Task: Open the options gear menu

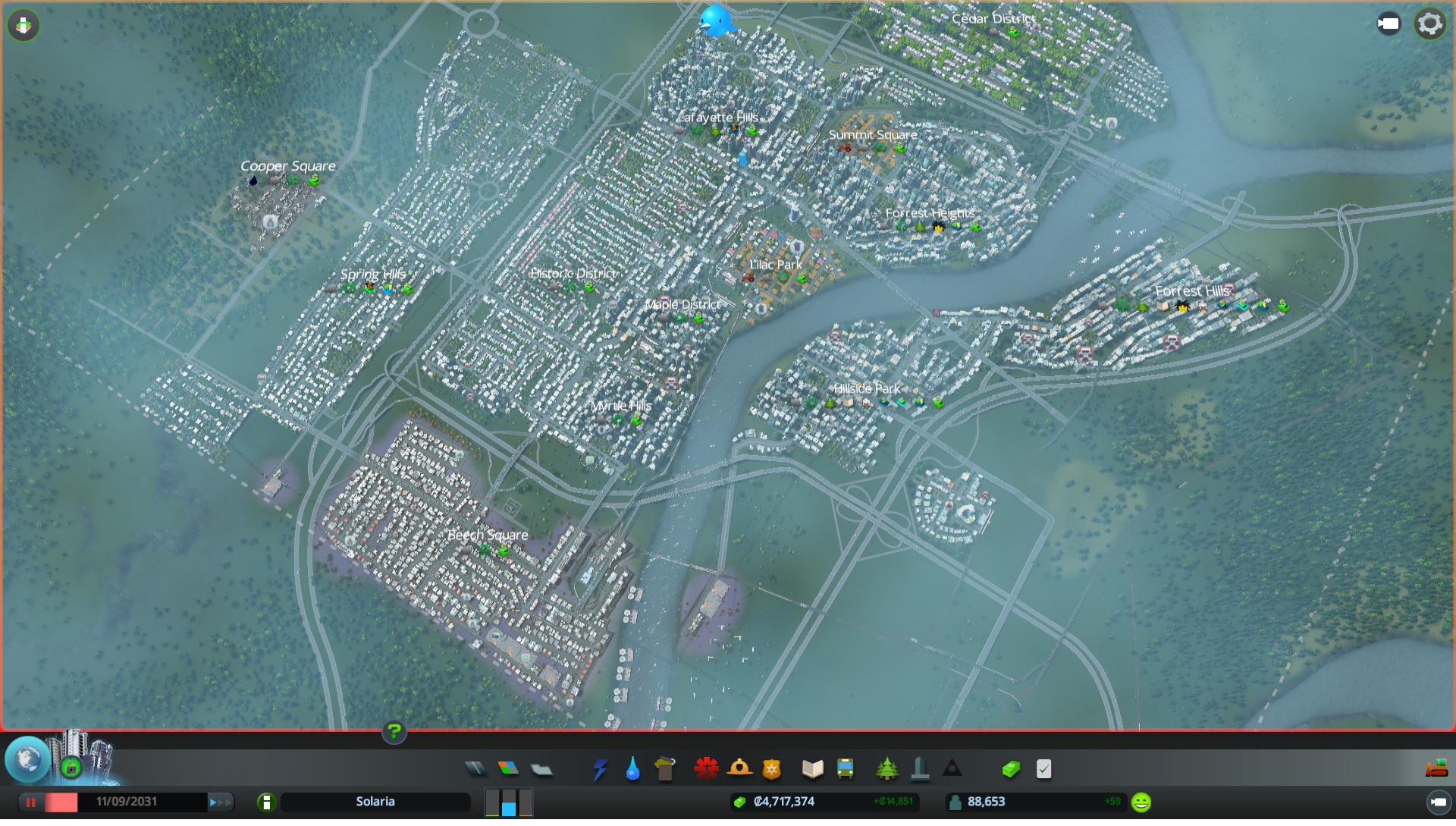Action: pos(1429,24)
